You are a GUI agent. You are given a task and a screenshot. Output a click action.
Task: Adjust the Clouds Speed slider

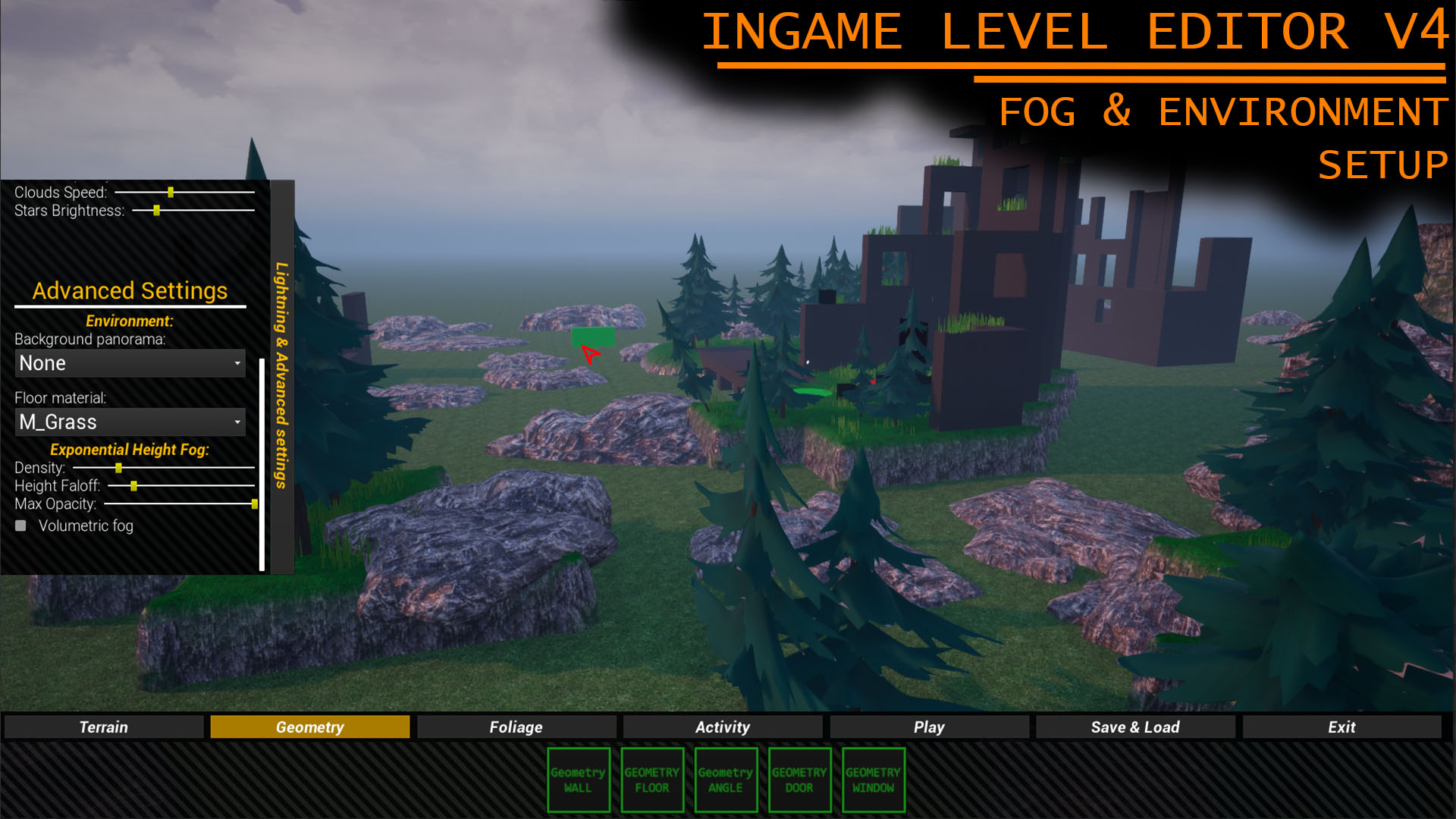pyautogui.click(x=171, y=192)
